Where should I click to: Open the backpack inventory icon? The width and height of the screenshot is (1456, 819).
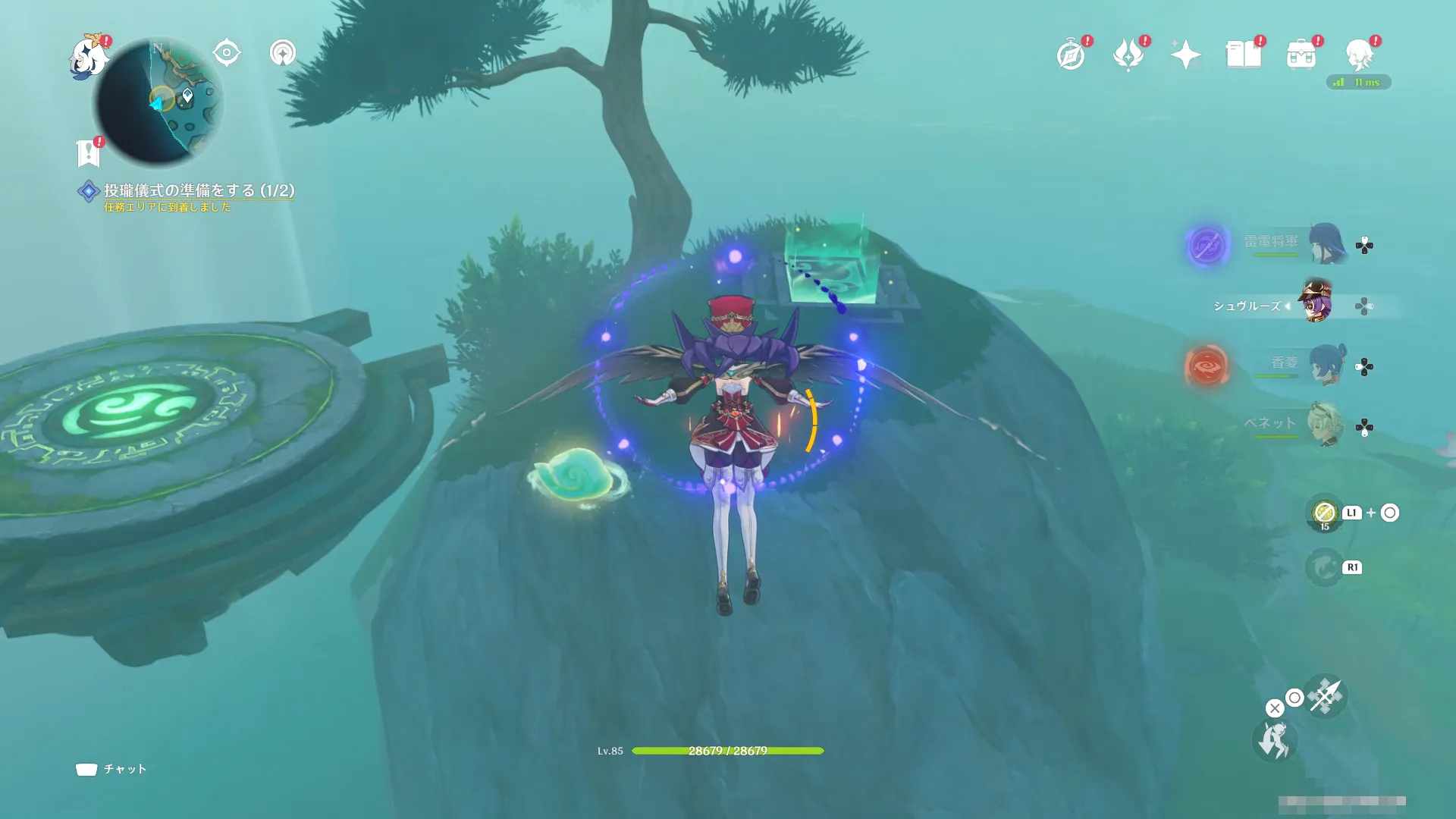(1301, 55)
